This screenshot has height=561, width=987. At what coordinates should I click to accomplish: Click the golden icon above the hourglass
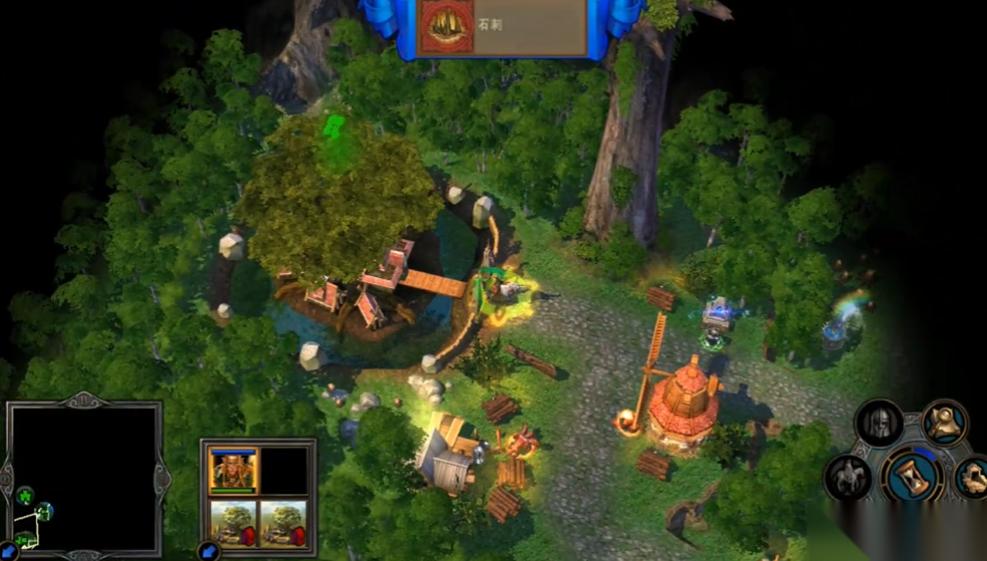(x=943, y=422)
